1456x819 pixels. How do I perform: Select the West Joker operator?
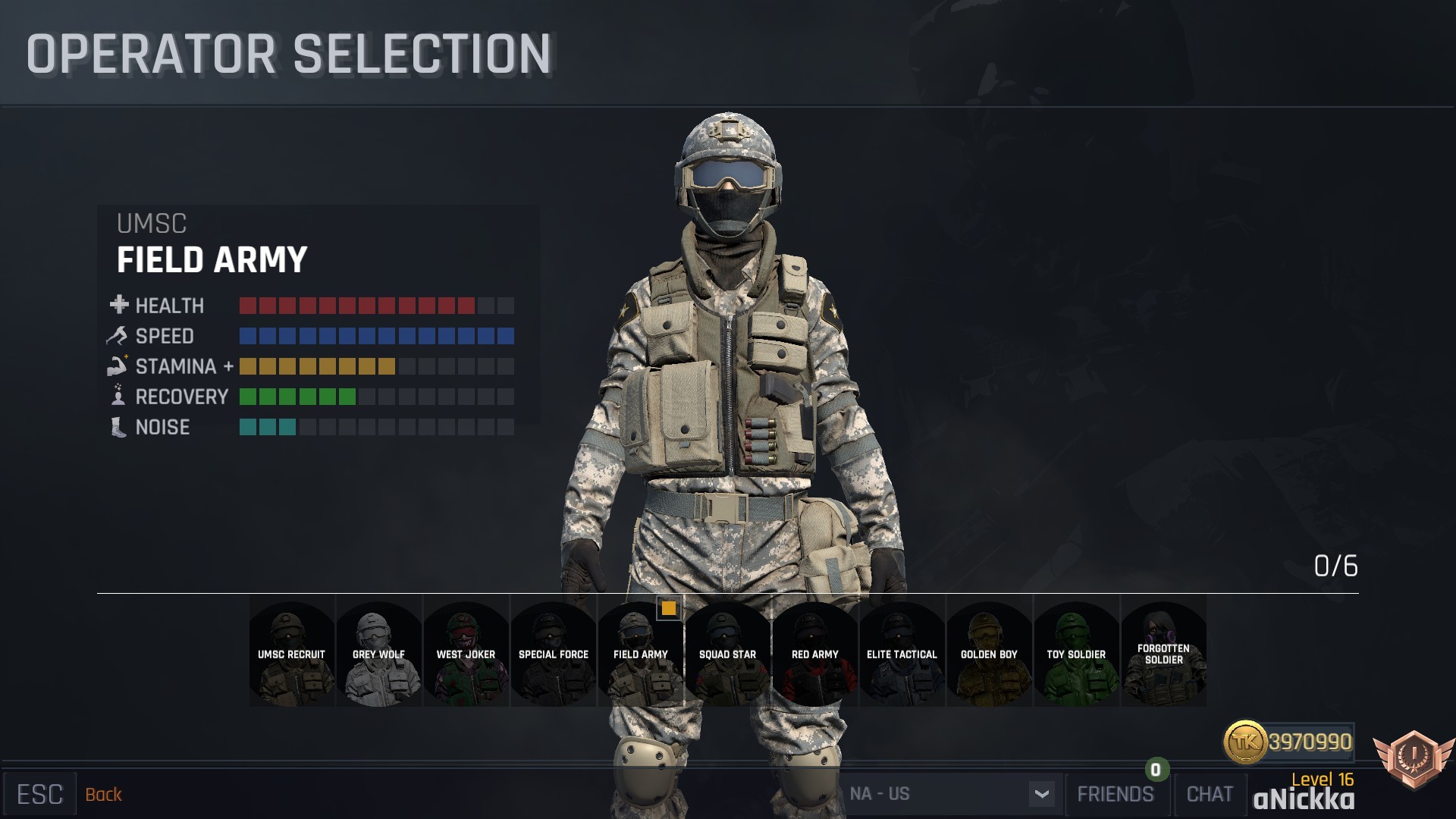pos(466,654)
